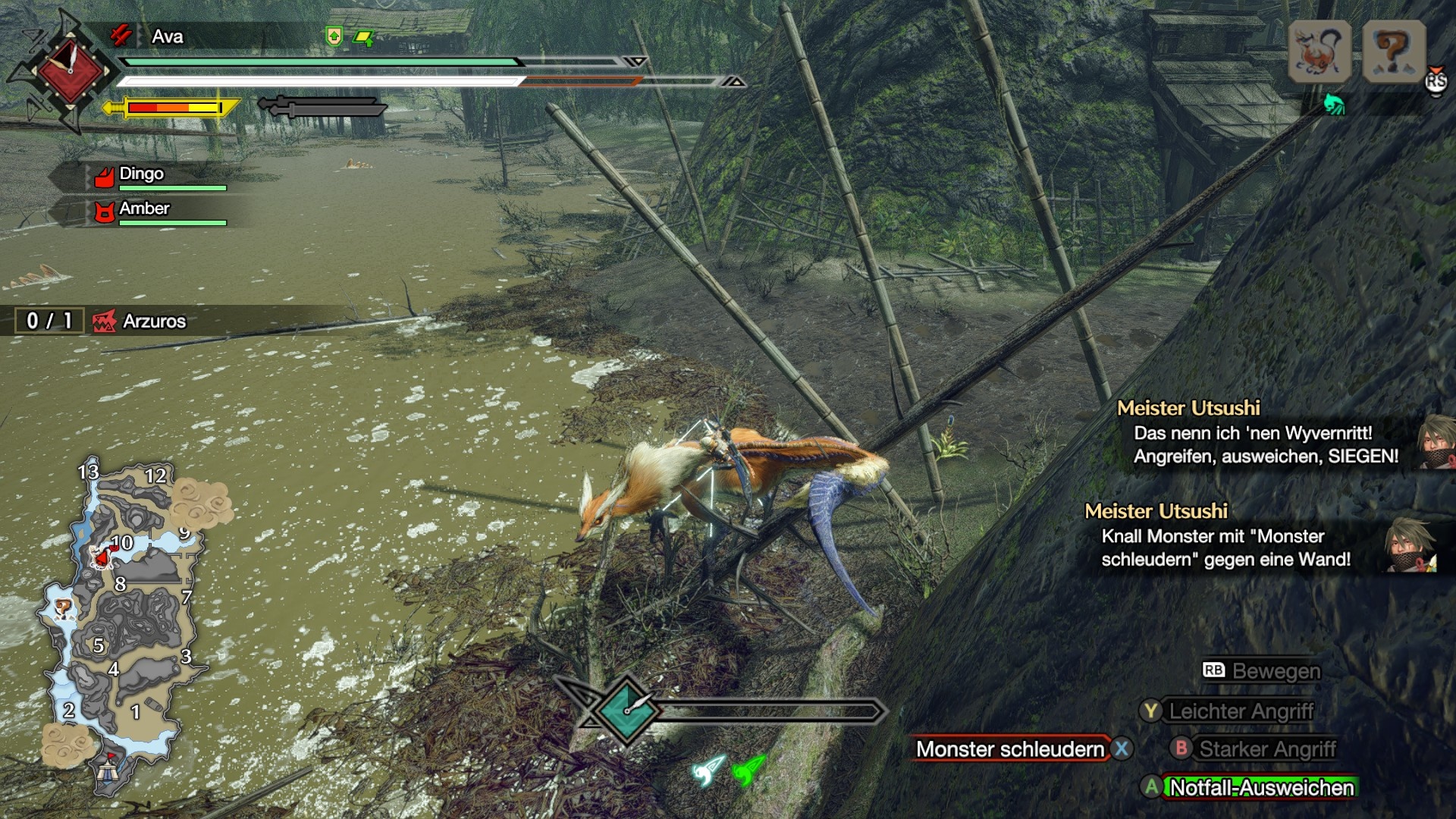Select the unknown monster question mark icon

(x=1394, y=52)
